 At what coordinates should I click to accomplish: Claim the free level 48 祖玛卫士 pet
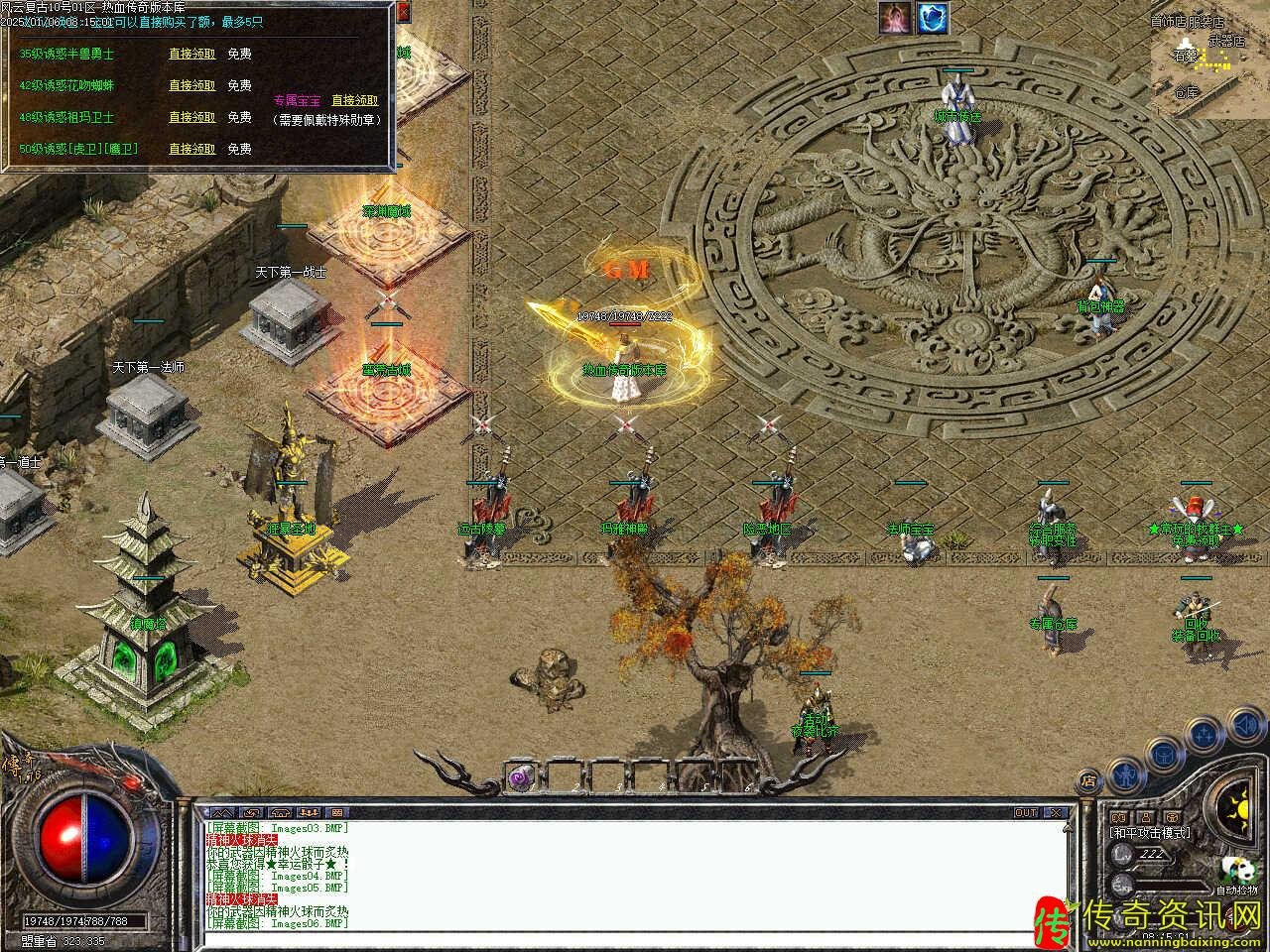[x=191, y=117]
